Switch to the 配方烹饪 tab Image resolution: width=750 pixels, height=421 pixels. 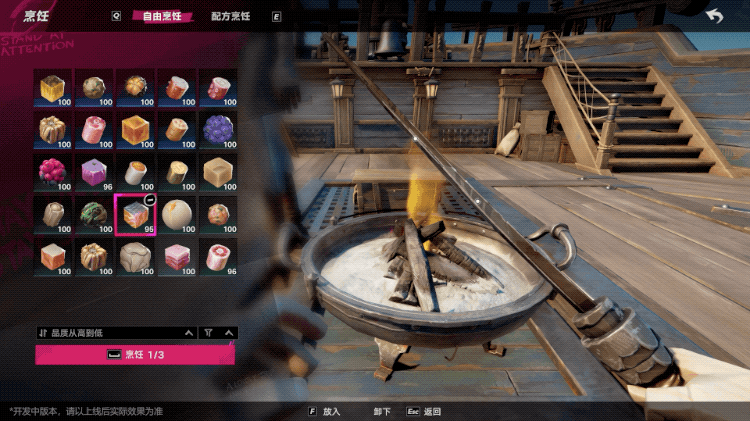[231, 16]
